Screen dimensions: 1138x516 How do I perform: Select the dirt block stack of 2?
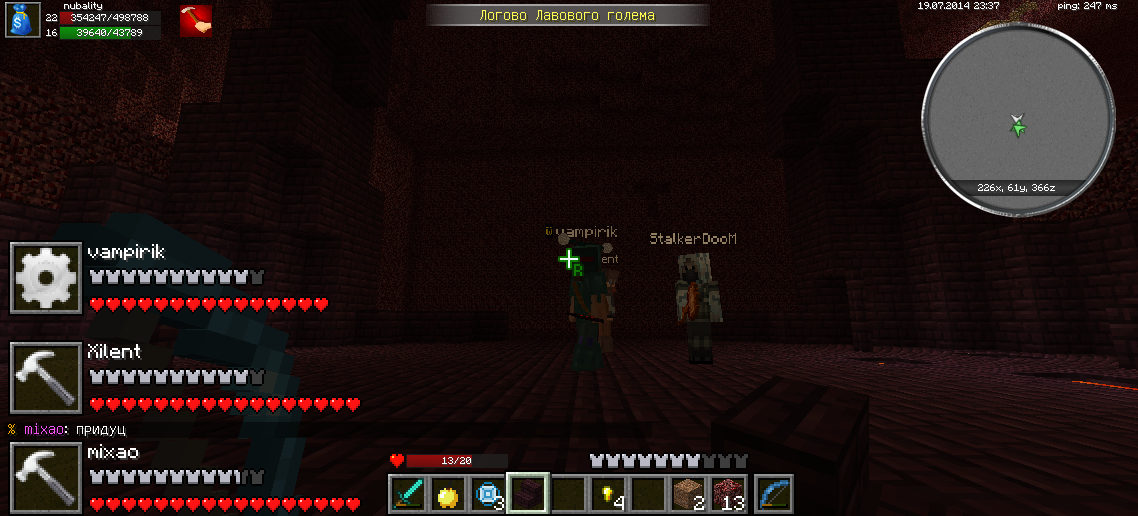(x=688, y=495)
